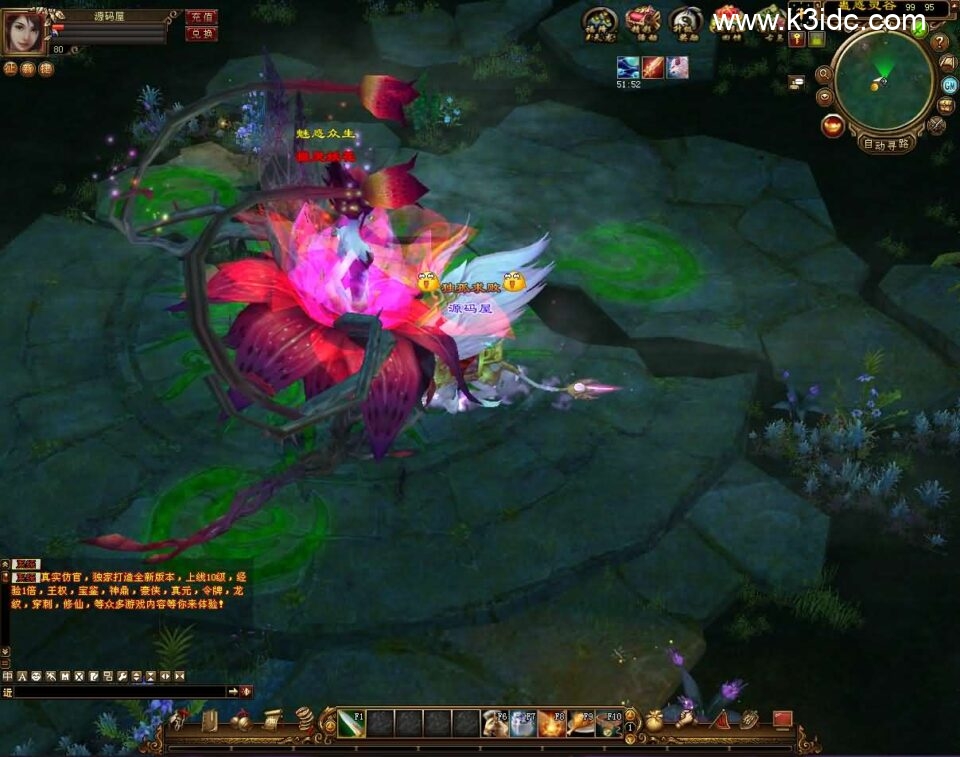Click the 充值 recharge button
The image size is (960, 757).
point(201,17)
